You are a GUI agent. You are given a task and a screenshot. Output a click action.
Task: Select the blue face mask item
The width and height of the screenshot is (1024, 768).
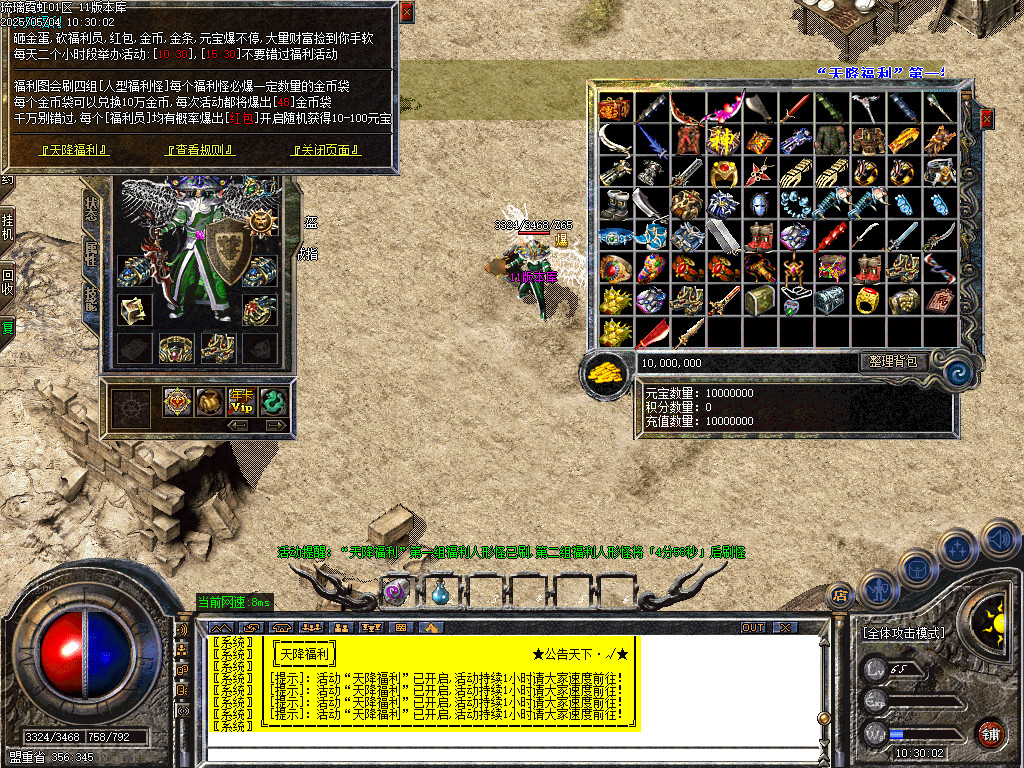click(x=759, y=204)
